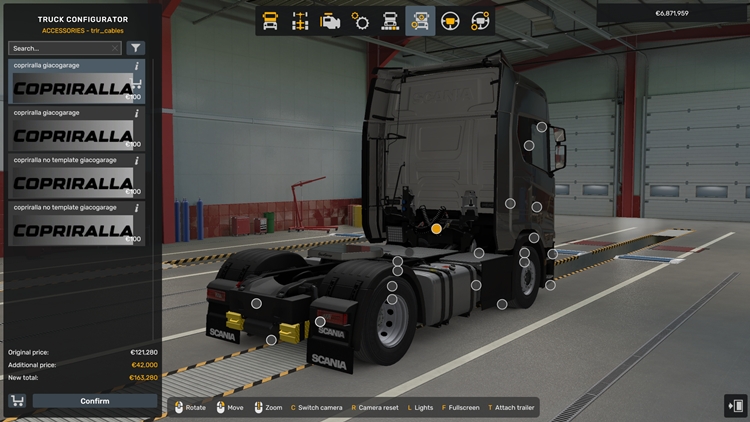Open the transmission gear category

point(360,20)
